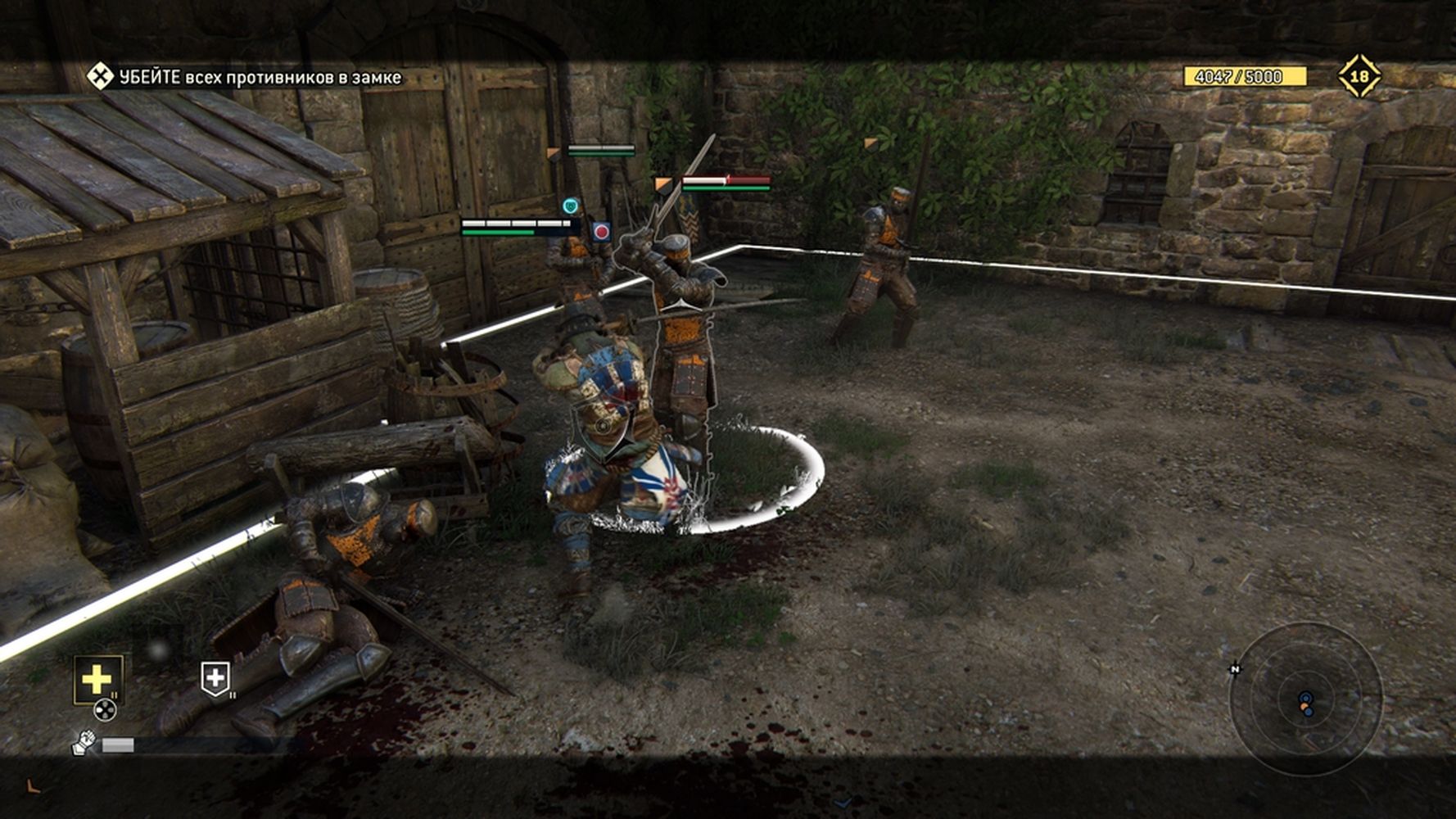Open the circular minimap
This screenshot has width=1456, height=819.
(1305, 700)
